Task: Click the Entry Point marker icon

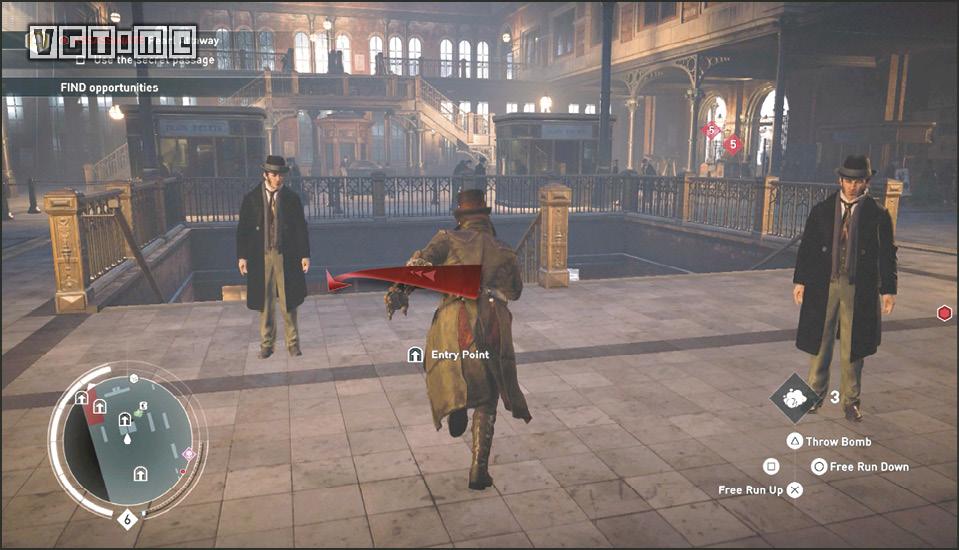Action: pos(415,355)
